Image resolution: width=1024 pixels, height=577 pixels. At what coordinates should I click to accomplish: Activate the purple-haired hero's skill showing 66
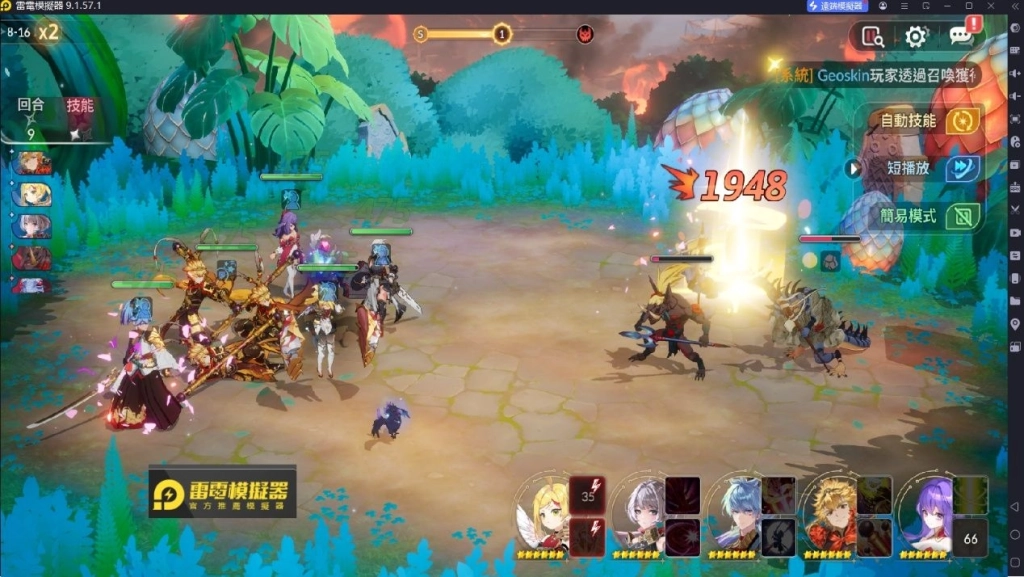coord(970,538)
